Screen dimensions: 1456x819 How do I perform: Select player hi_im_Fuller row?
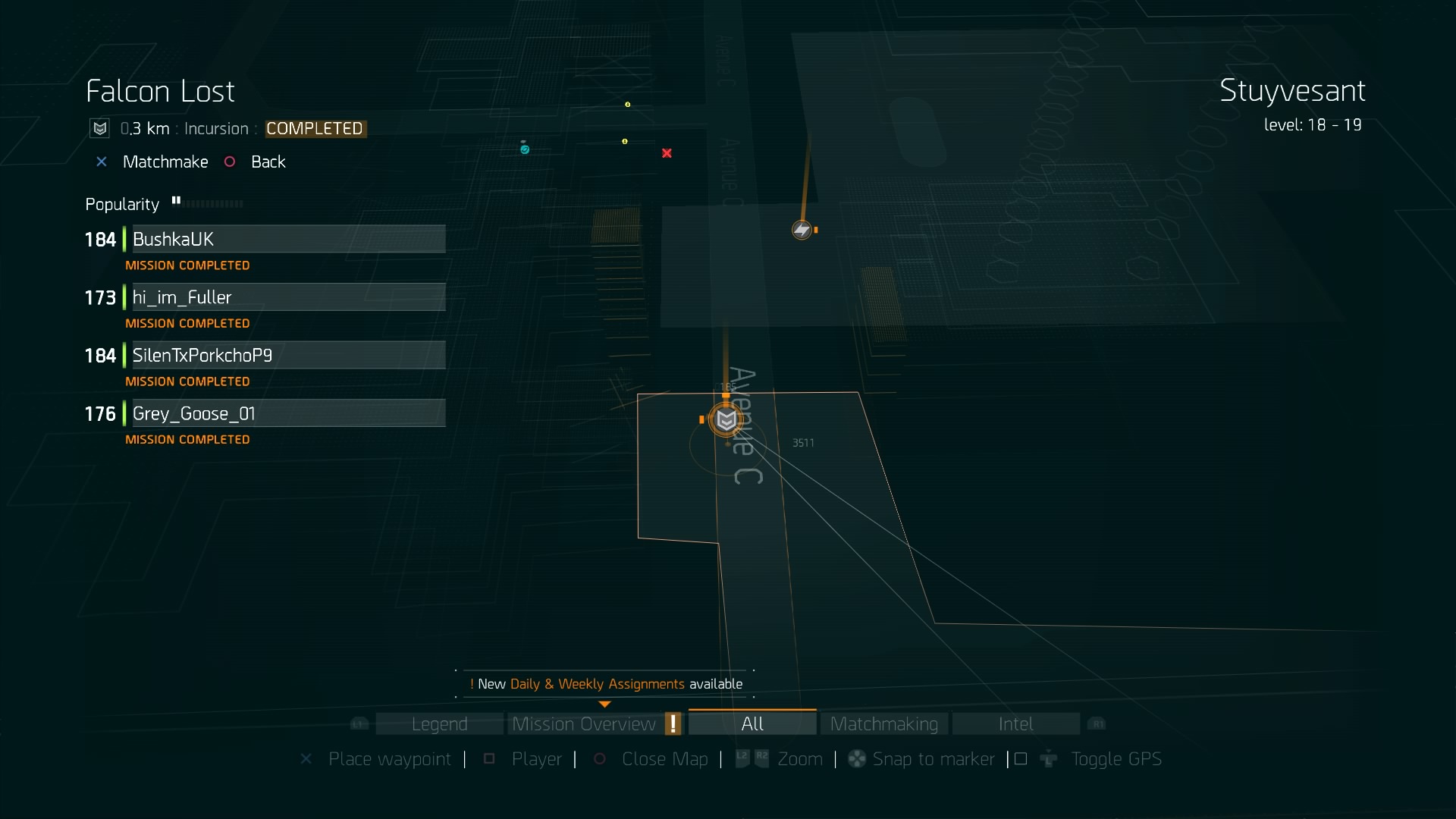288,297
